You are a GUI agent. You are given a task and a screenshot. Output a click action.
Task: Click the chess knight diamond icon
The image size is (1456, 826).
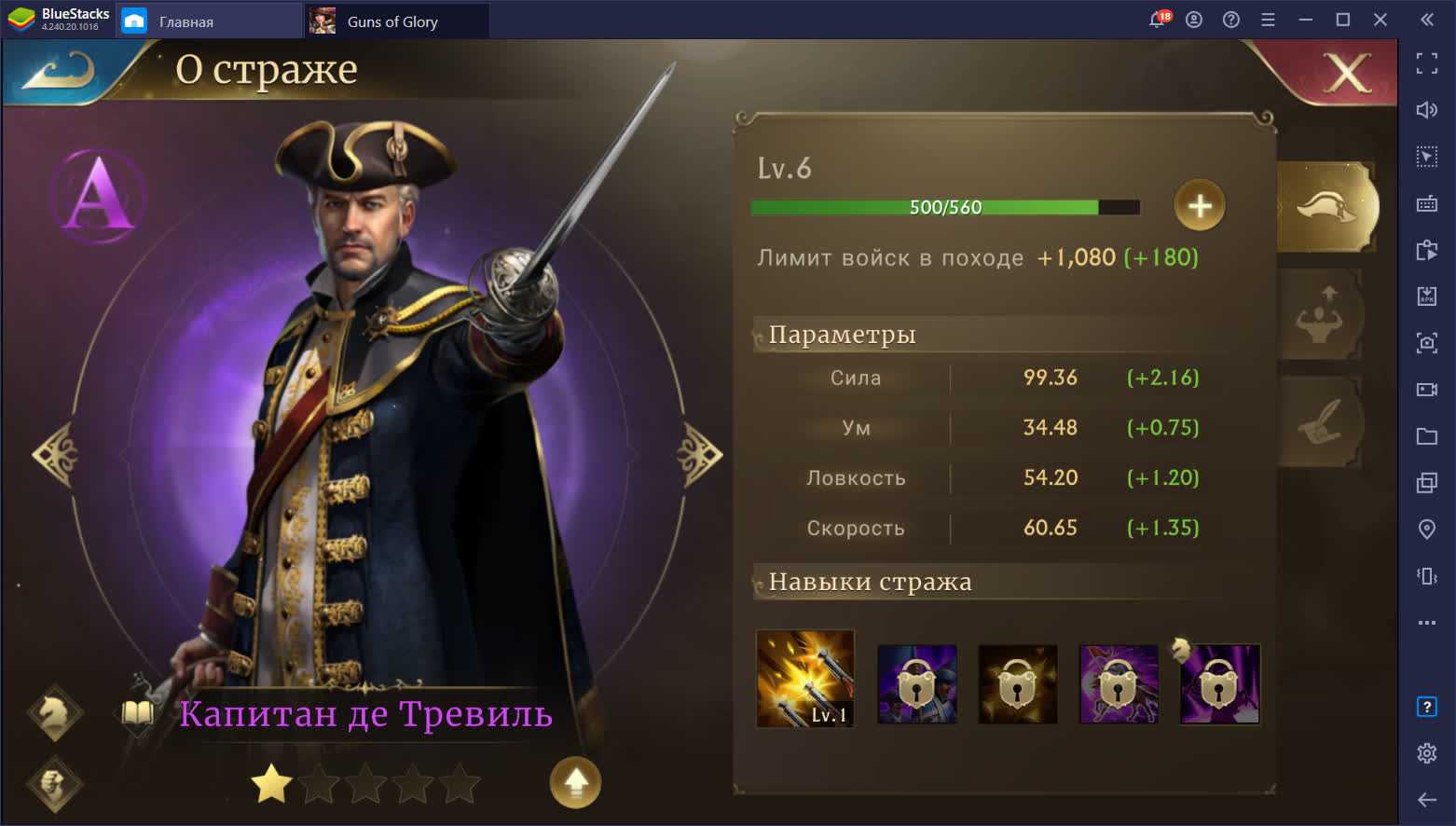coord(55,714)
